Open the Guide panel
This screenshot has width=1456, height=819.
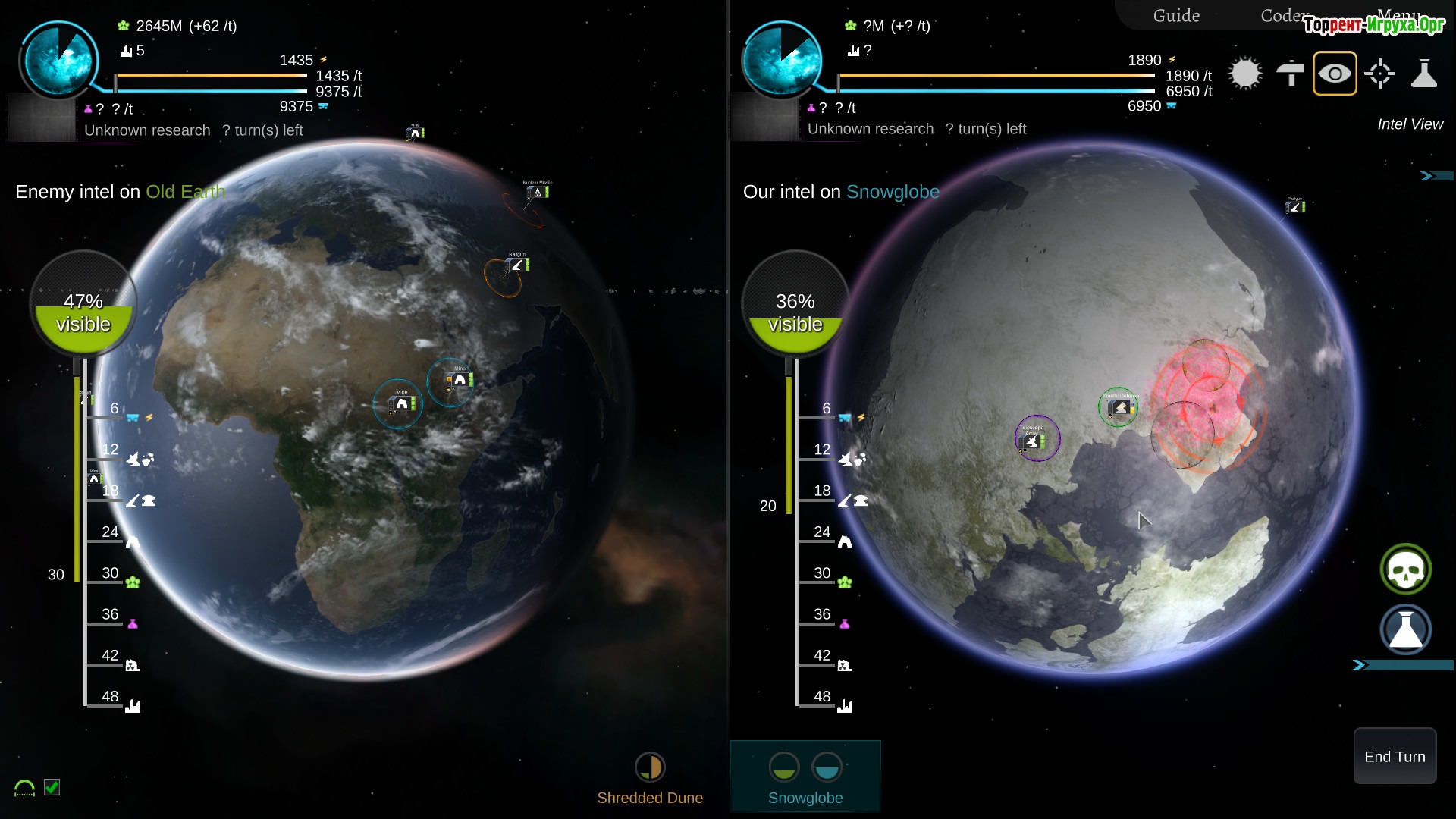pos(1176,16)
